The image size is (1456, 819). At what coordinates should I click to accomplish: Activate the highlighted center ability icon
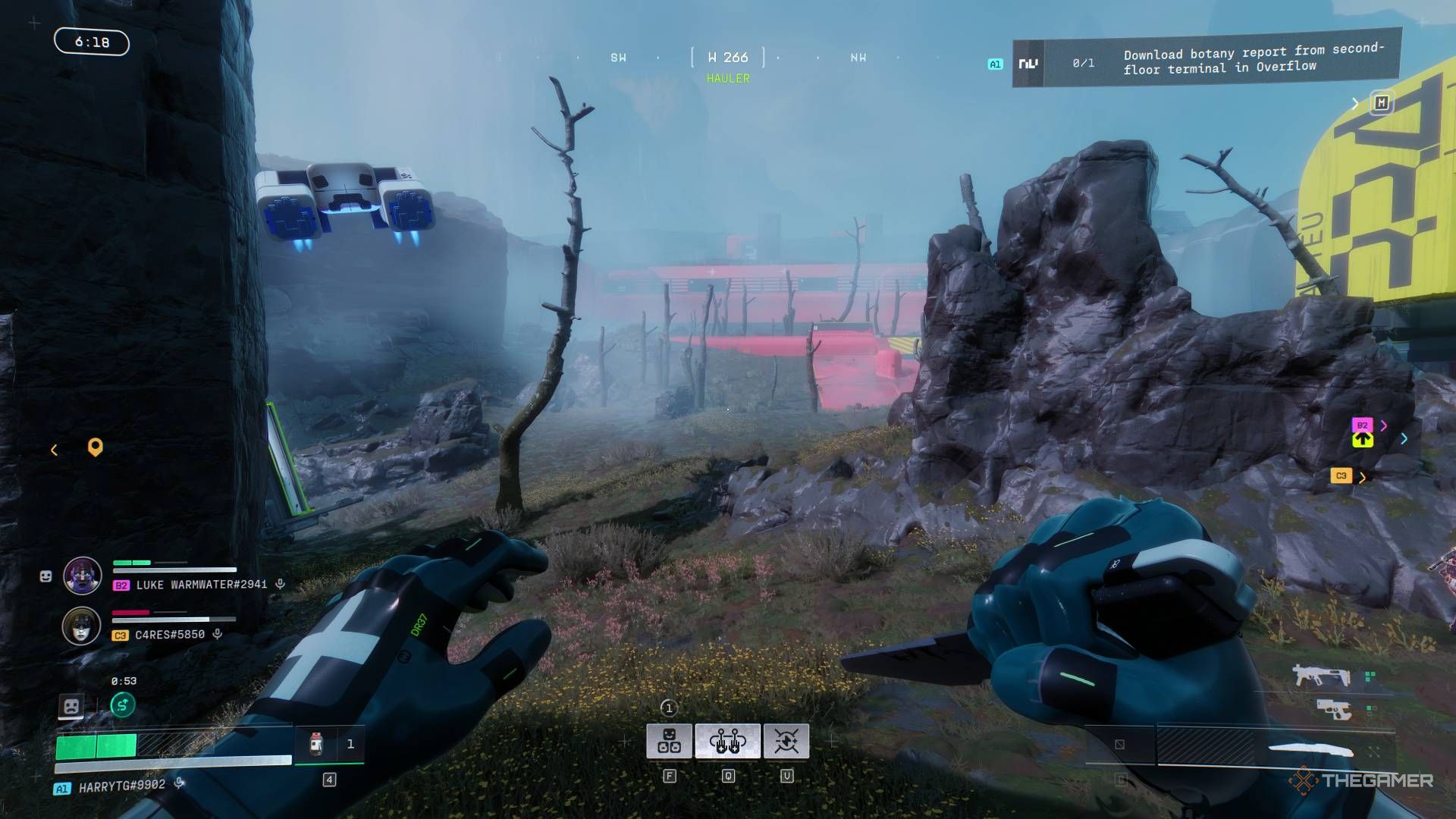(727, 741)
